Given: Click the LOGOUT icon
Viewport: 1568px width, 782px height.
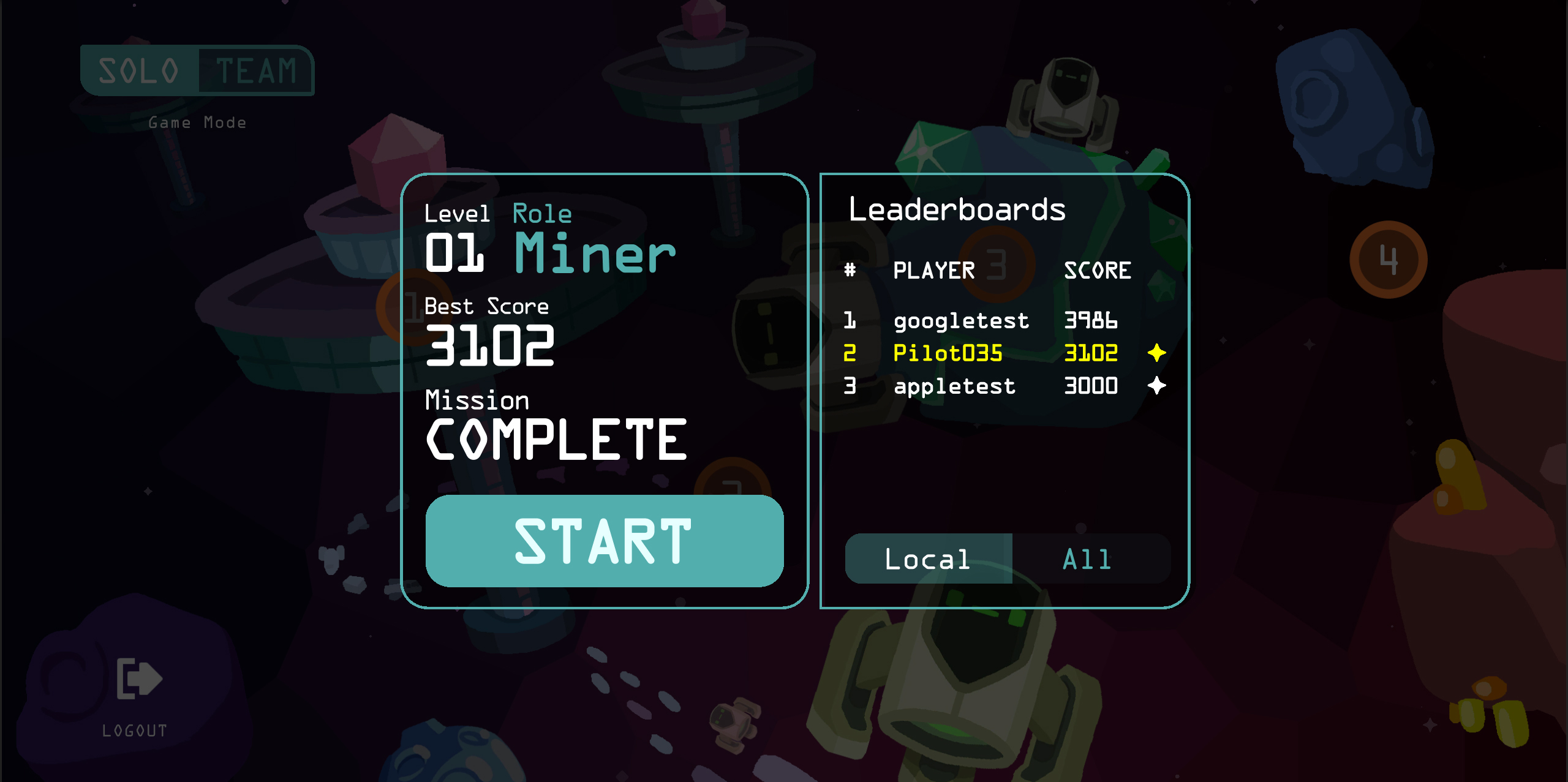Looking at the screenshot, I should click(x=138, y=679).
